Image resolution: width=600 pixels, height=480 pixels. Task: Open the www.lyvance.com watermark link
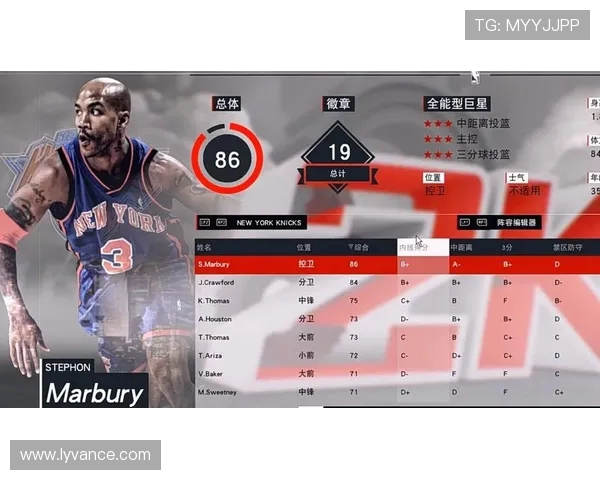(x=85, y=455)
